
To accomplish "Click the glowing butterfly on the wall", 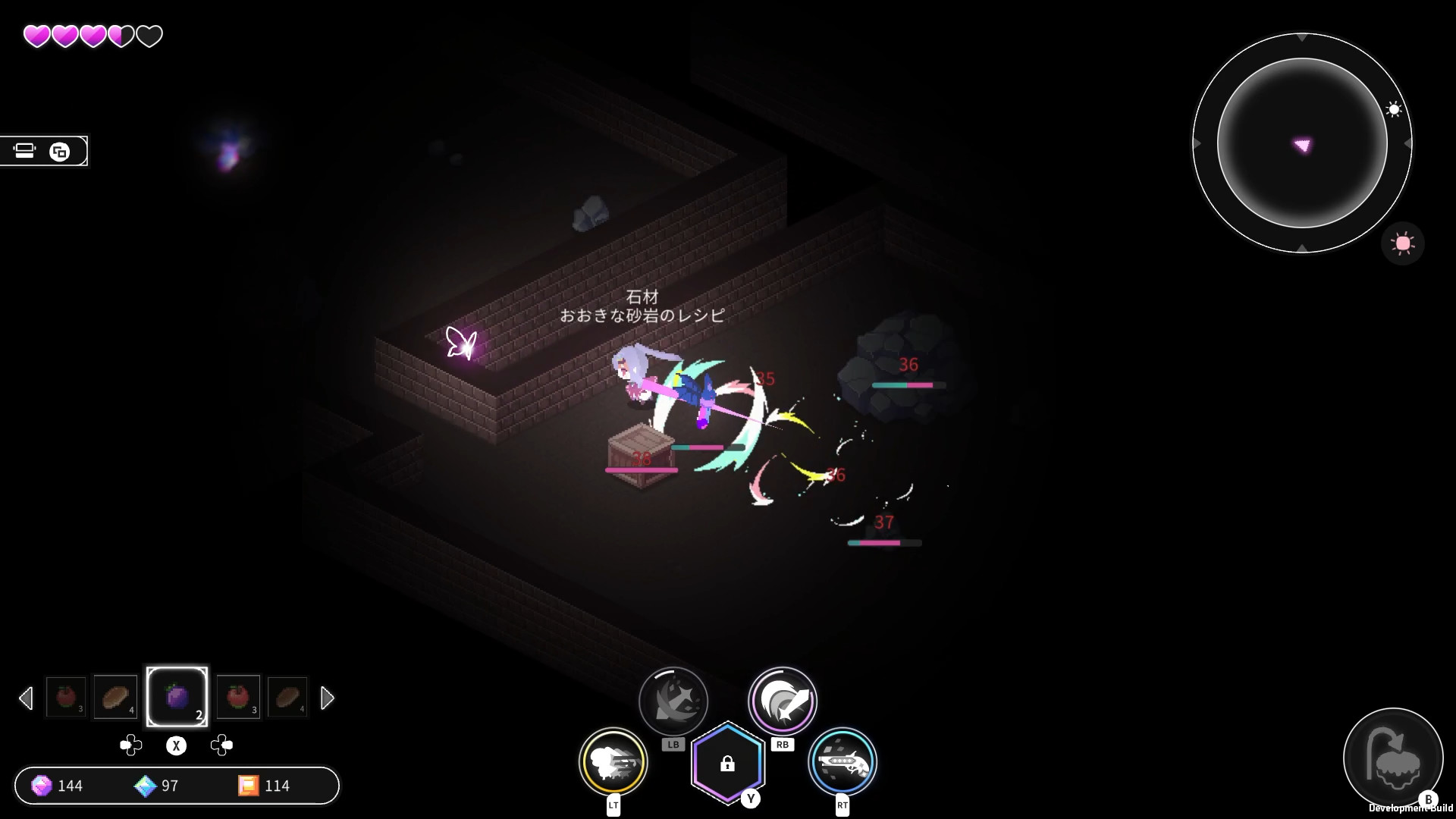I will (460, 343).
